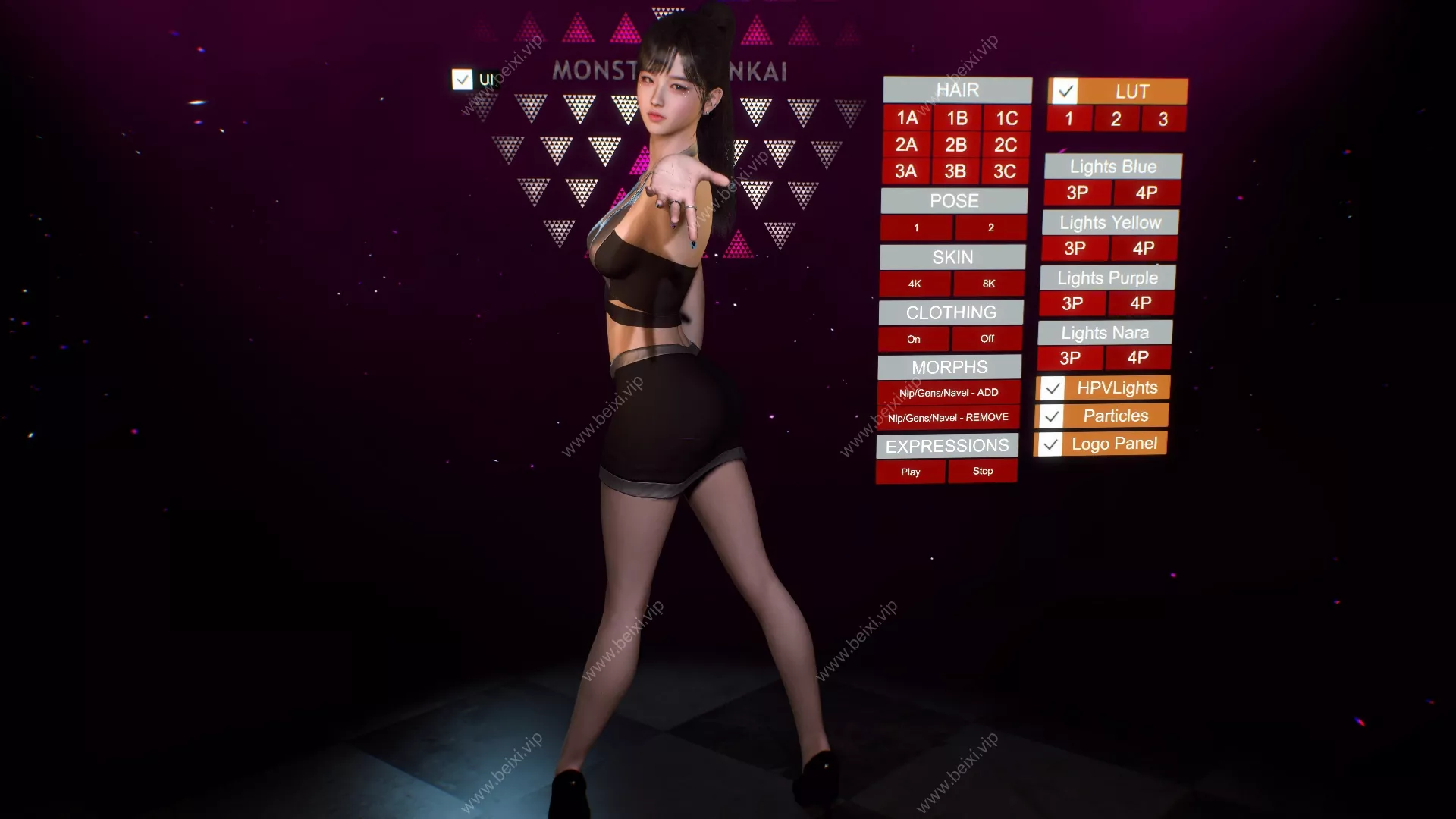This screenshot has height=819, width=1456.
Task: Enable Lights Purple 3P
Action: point(1072,303)
